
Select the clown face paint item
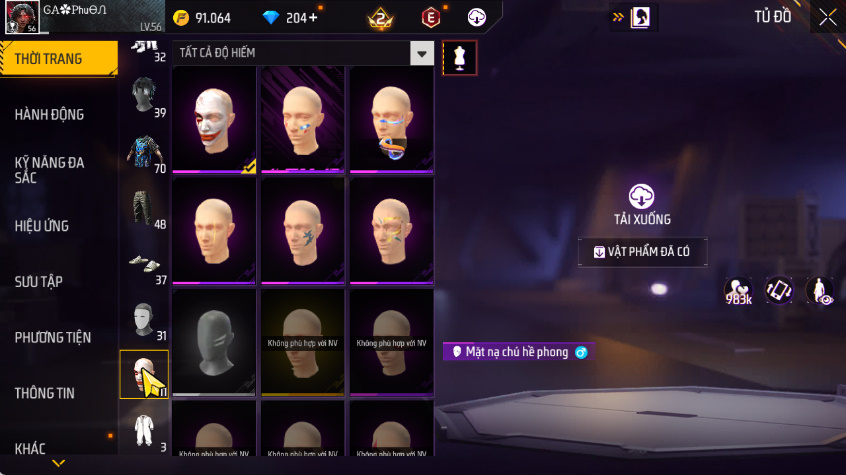pos(215,120)
